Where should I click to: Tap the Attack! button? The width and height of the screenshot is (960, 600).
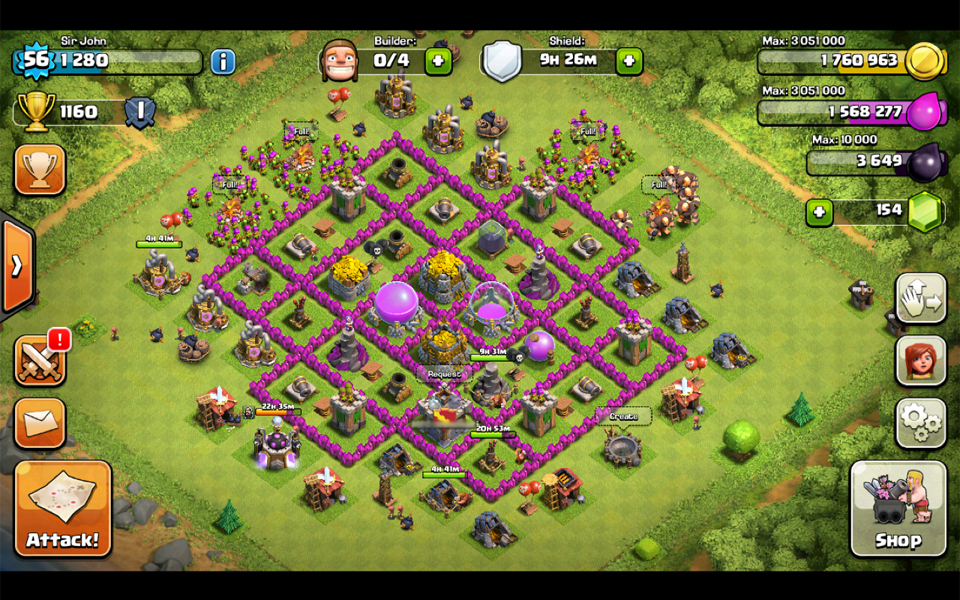[x=63, y=508]
